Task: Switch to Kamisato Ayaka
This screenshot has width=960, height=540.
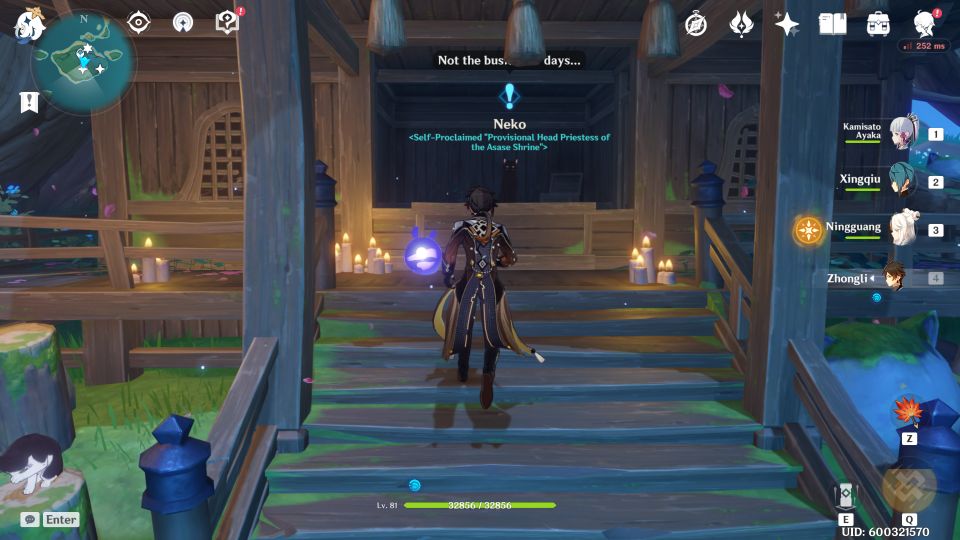Action: pos(903,134)
